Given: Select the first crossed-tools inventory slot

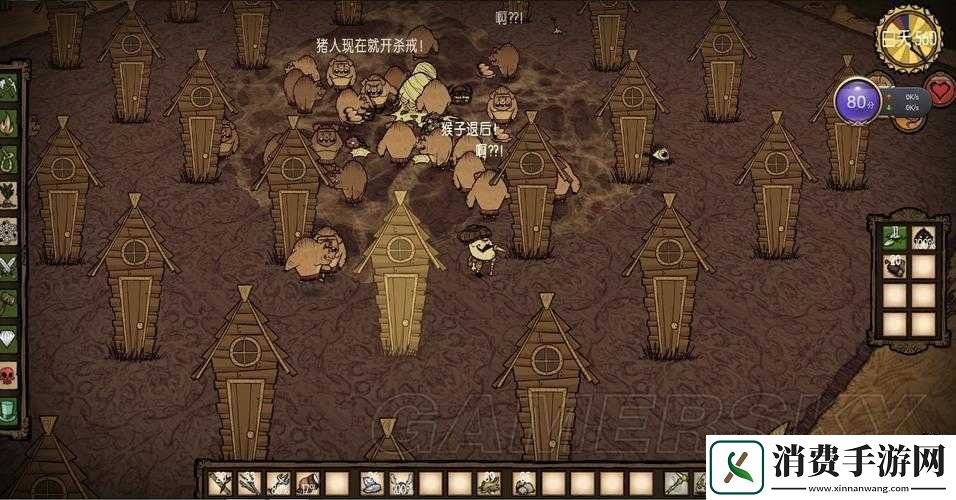Looking at the screenshot, I should (x=221, y=483).
